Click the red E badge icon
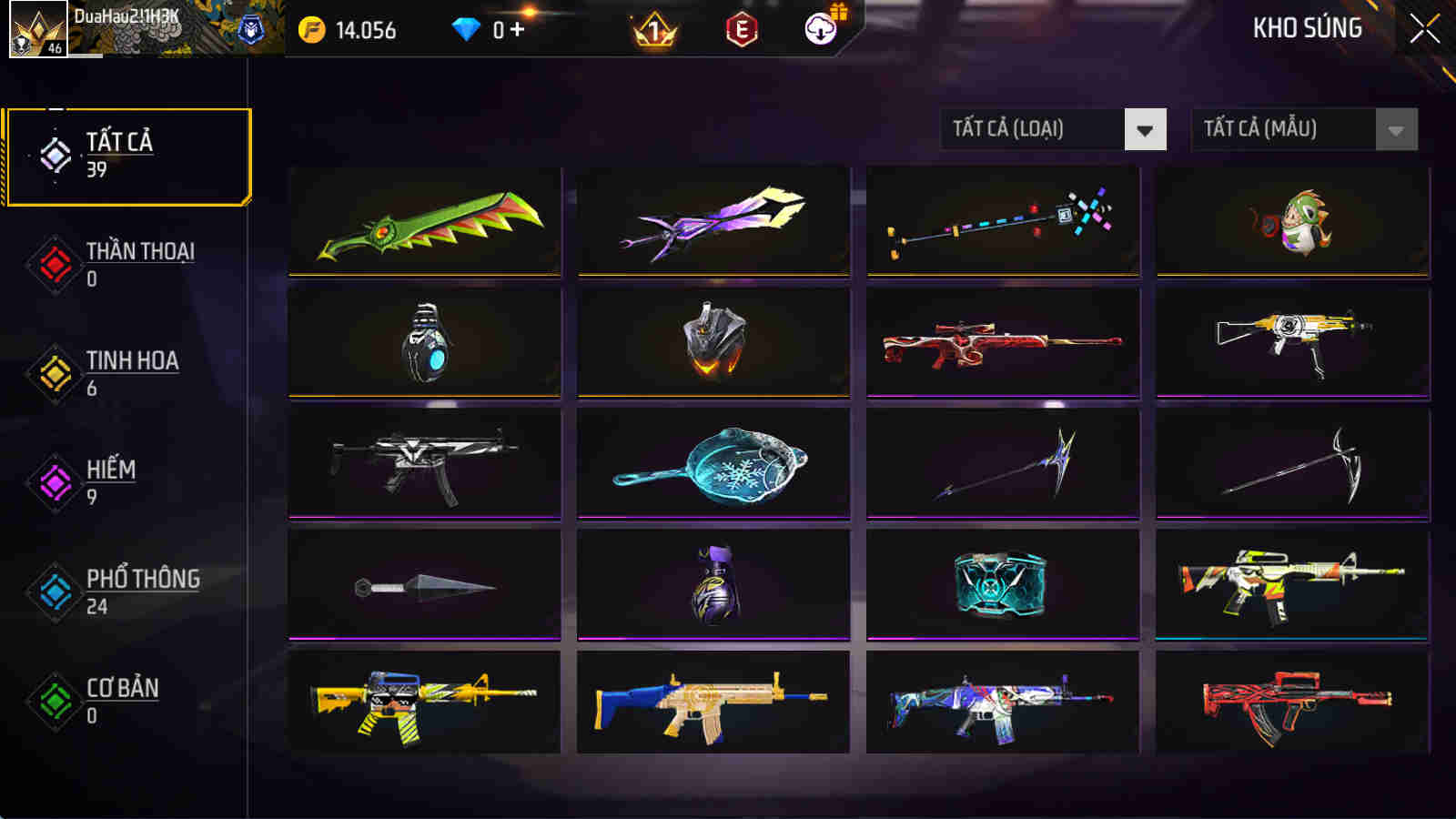 pos(740,27)
